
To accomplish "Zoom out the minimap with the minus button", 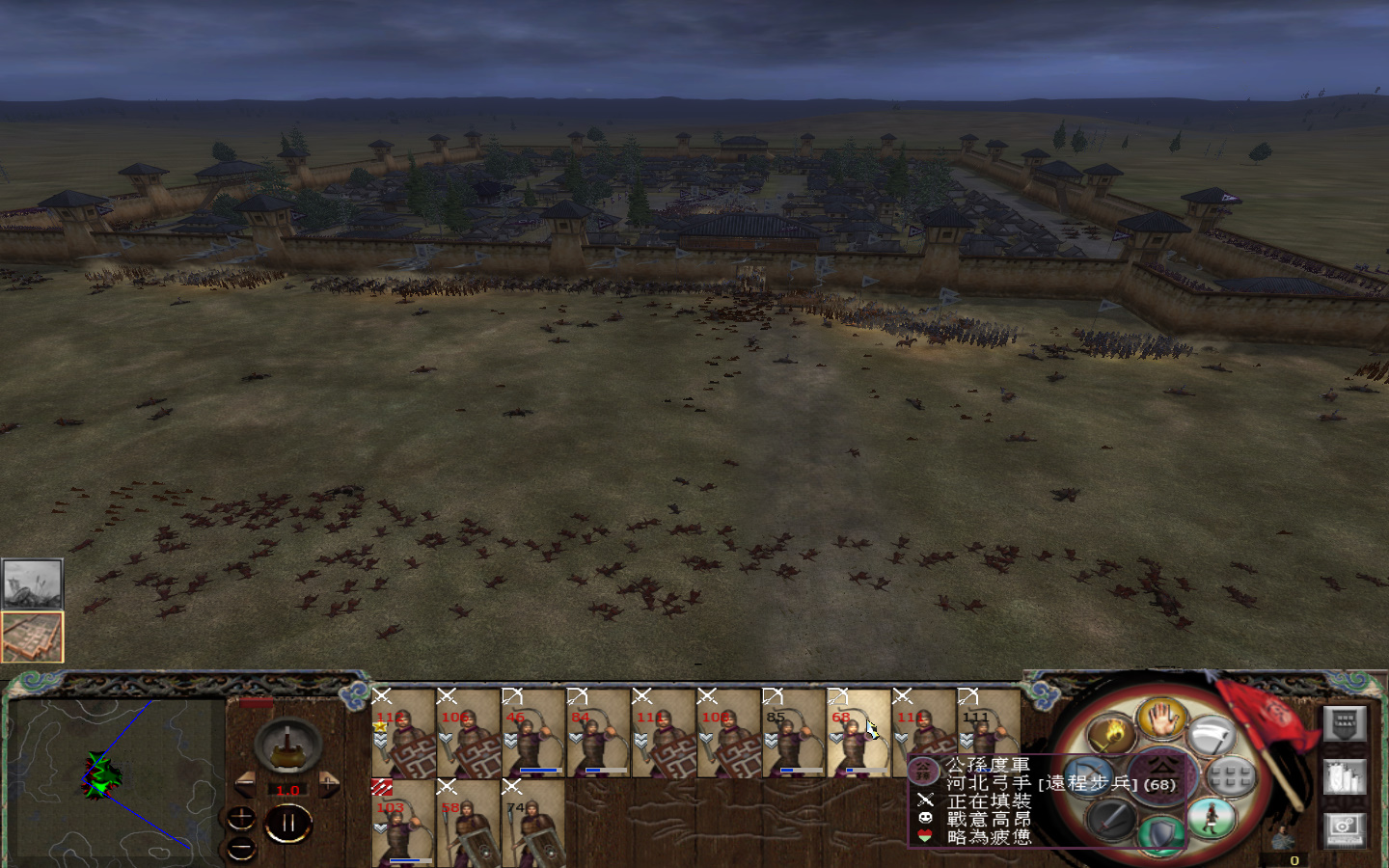I will coord(241,847).
